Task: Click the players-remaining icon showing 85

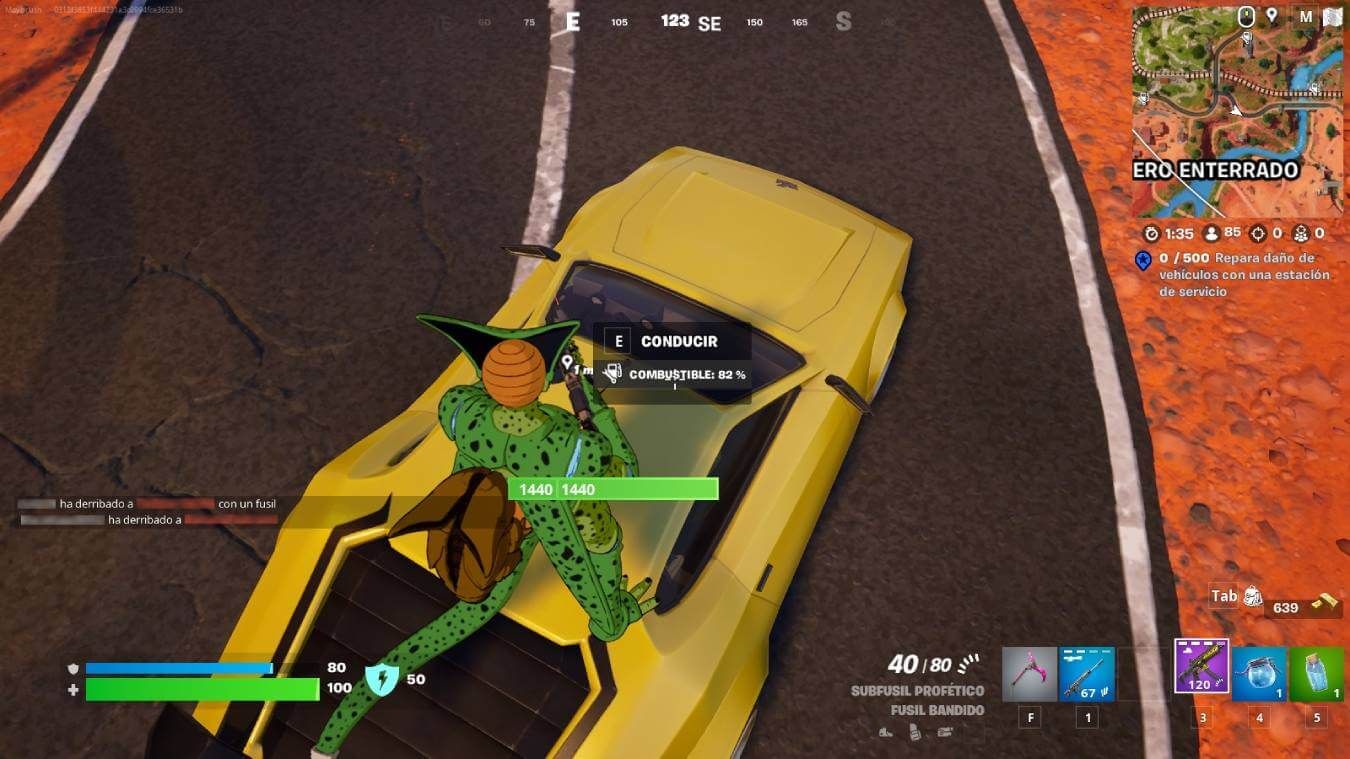Action: (1212, 233)
